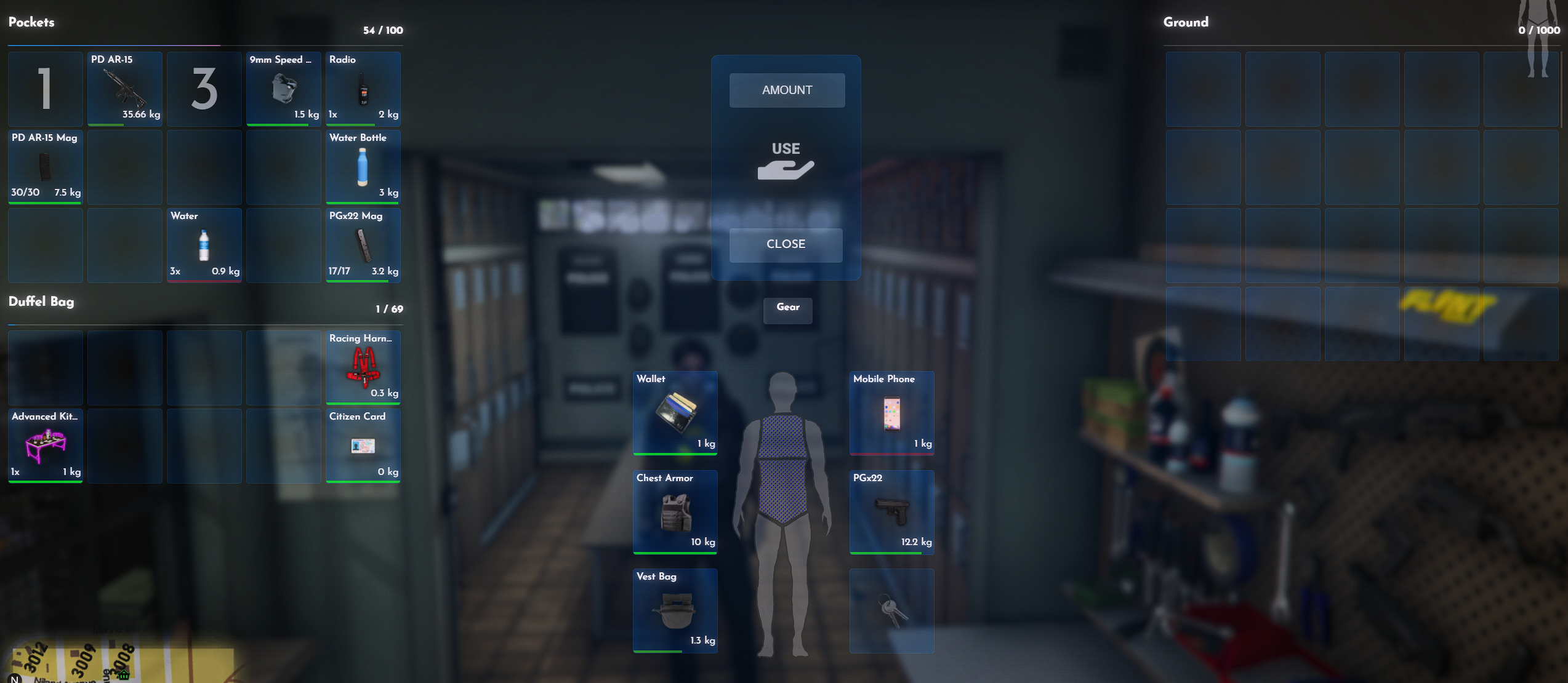Screen dimensions: 1568x683
Task: Select the PD AR-15 rifle slot
Action: click(125, 89)
